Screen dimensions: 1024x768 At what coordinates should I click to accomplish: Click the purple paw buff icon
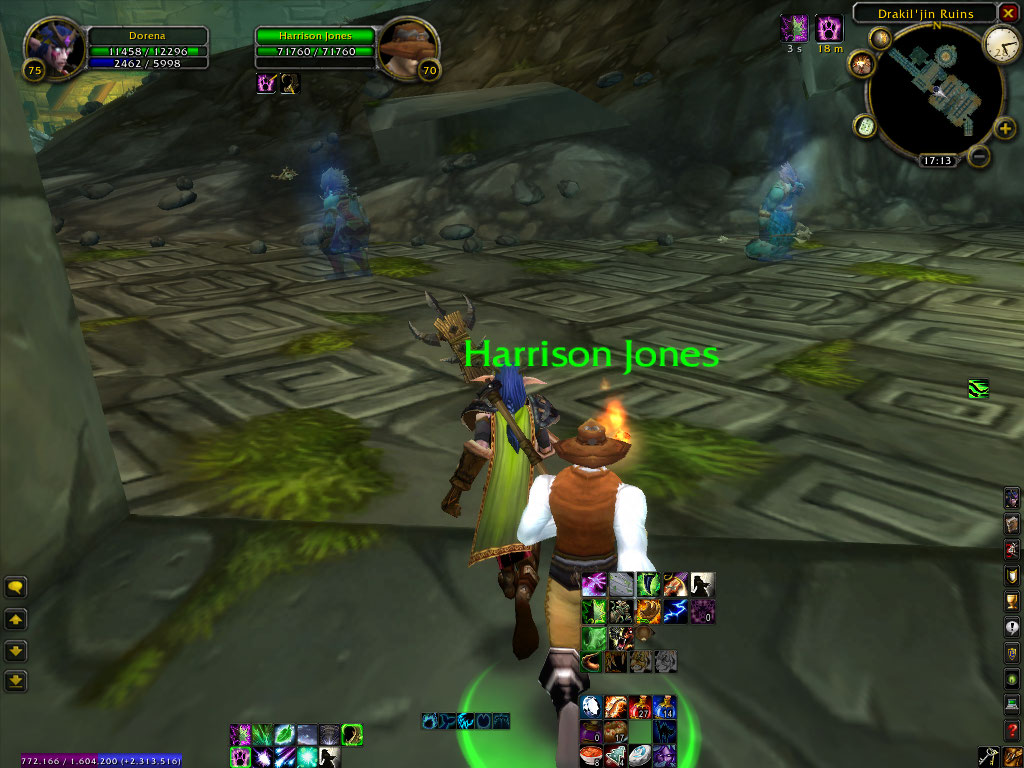[x=829, y=27]
